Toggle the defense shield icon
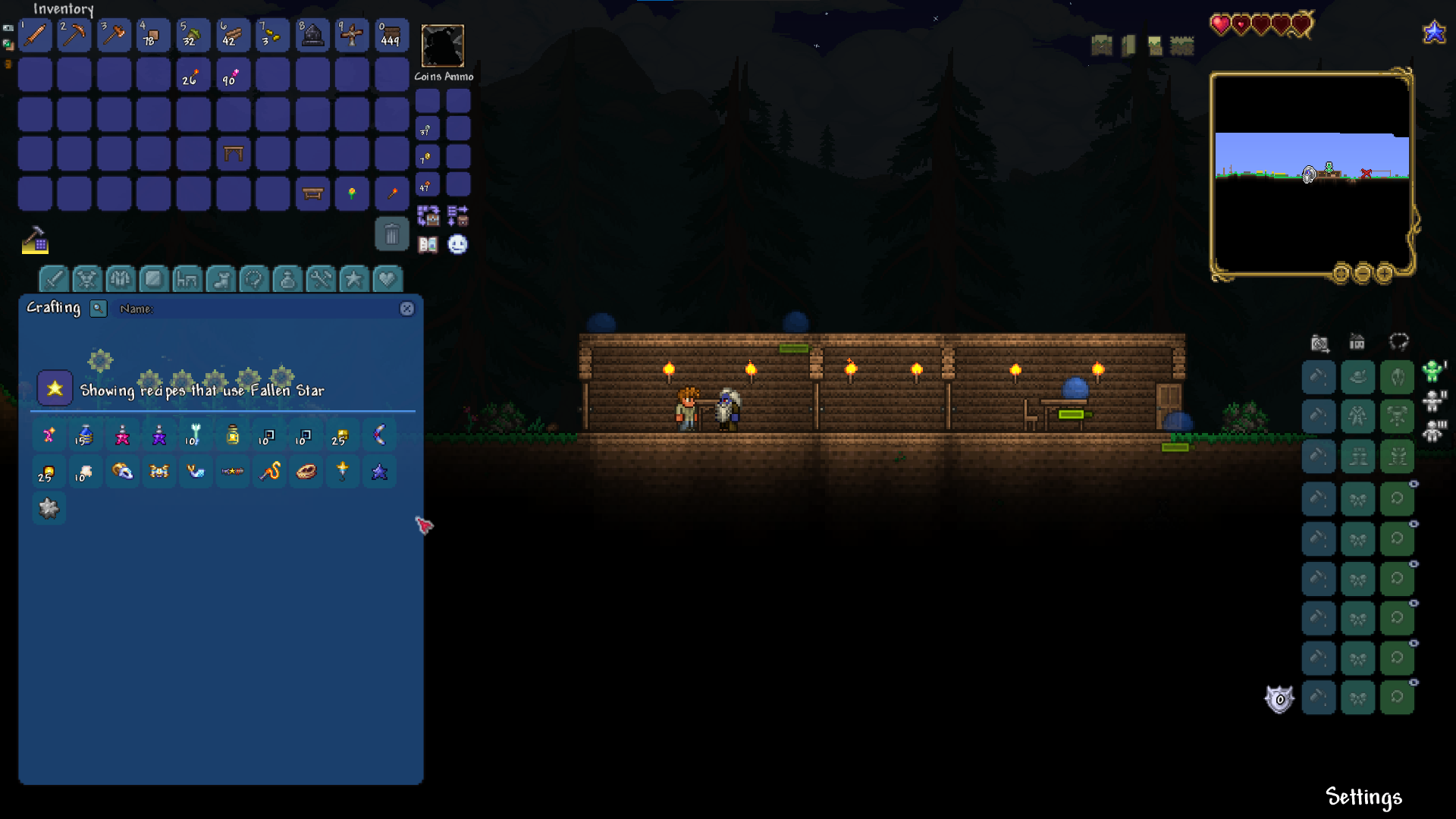Screen dimensions: 1456x819 (1279, 698)
